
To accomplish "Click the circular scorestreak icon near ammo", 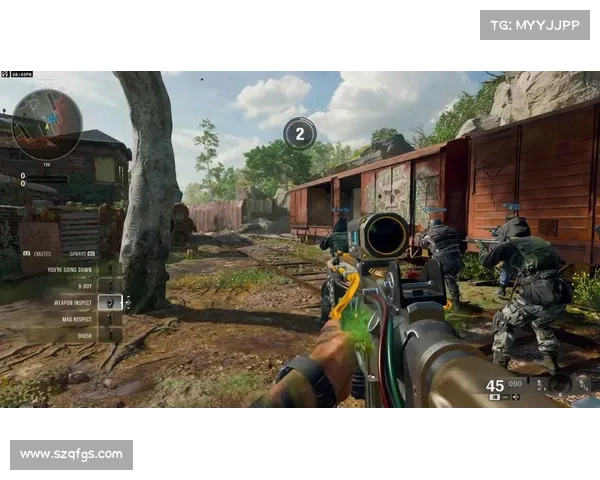I will (559, 383).
